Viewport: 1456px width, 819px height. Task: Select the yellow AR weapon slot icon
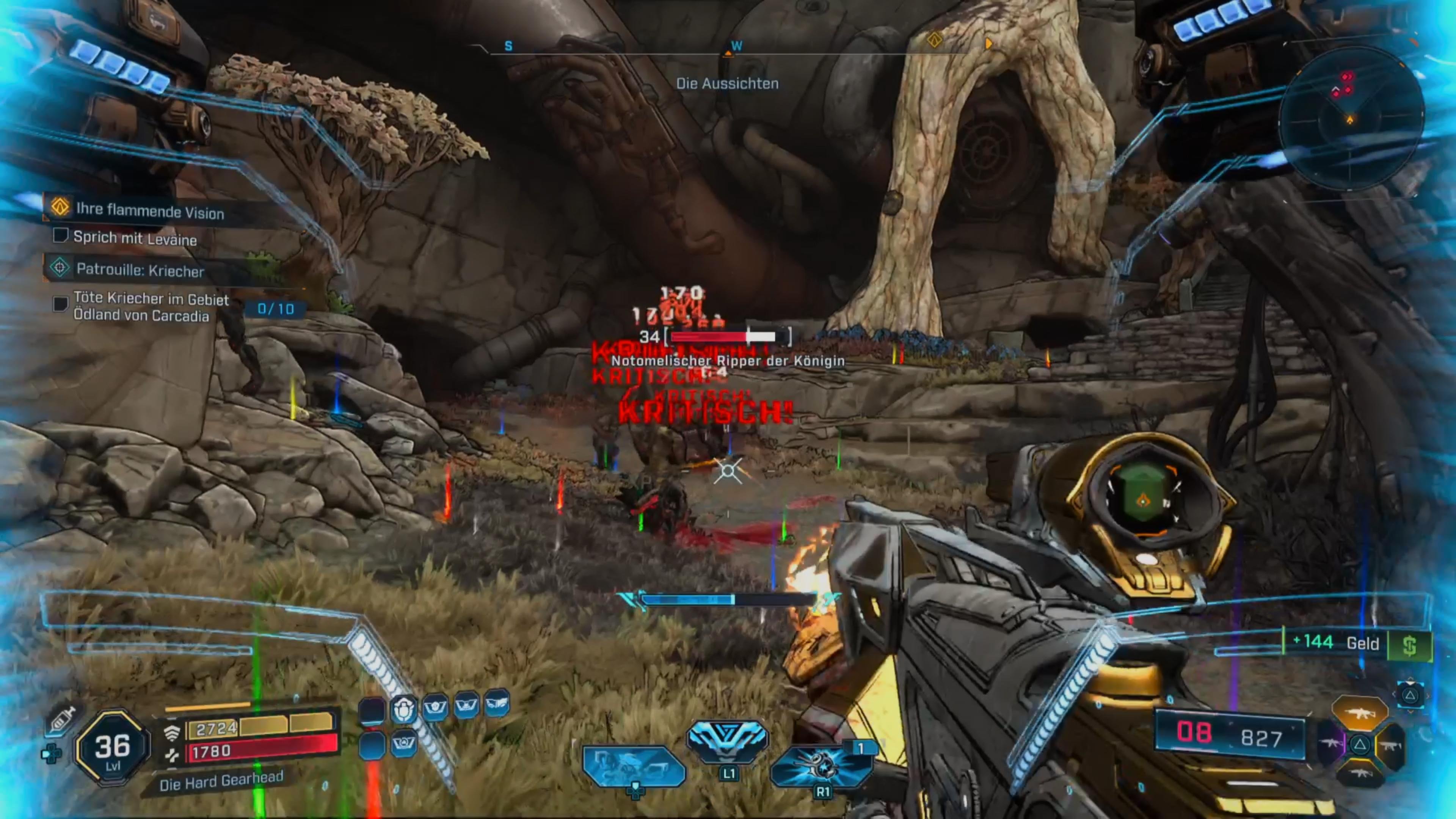[x=1361, y=713]
